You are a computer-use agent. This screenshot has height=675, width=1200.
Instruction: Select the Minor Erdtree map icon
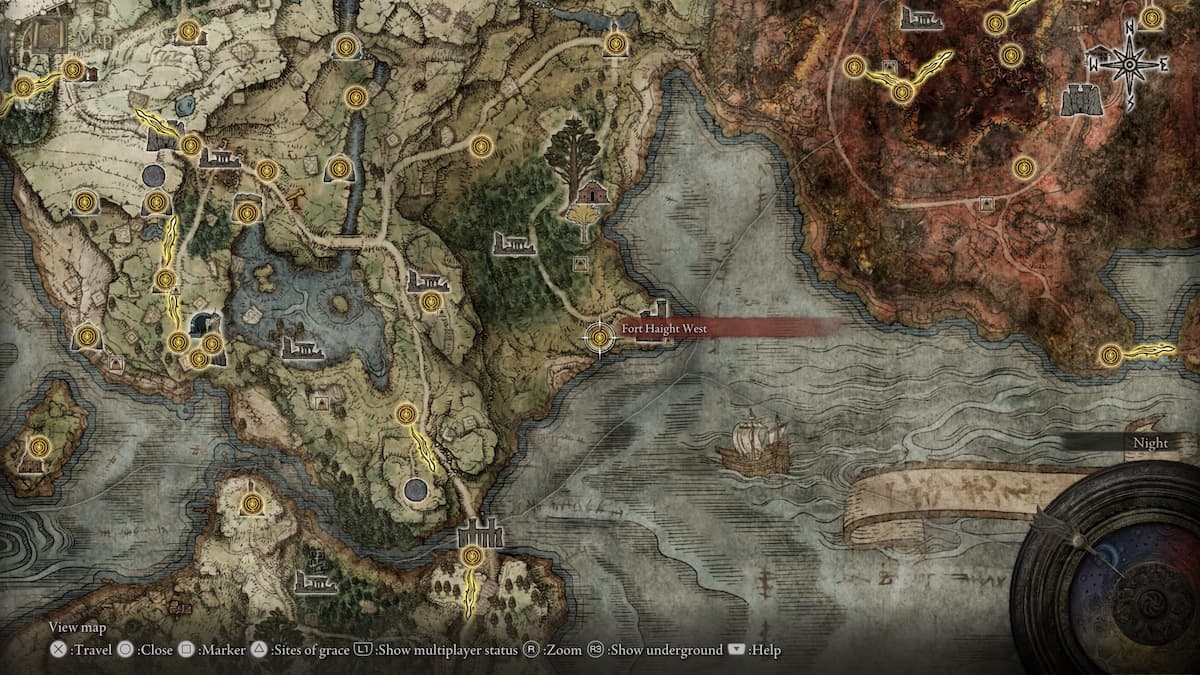pos(573,153)
